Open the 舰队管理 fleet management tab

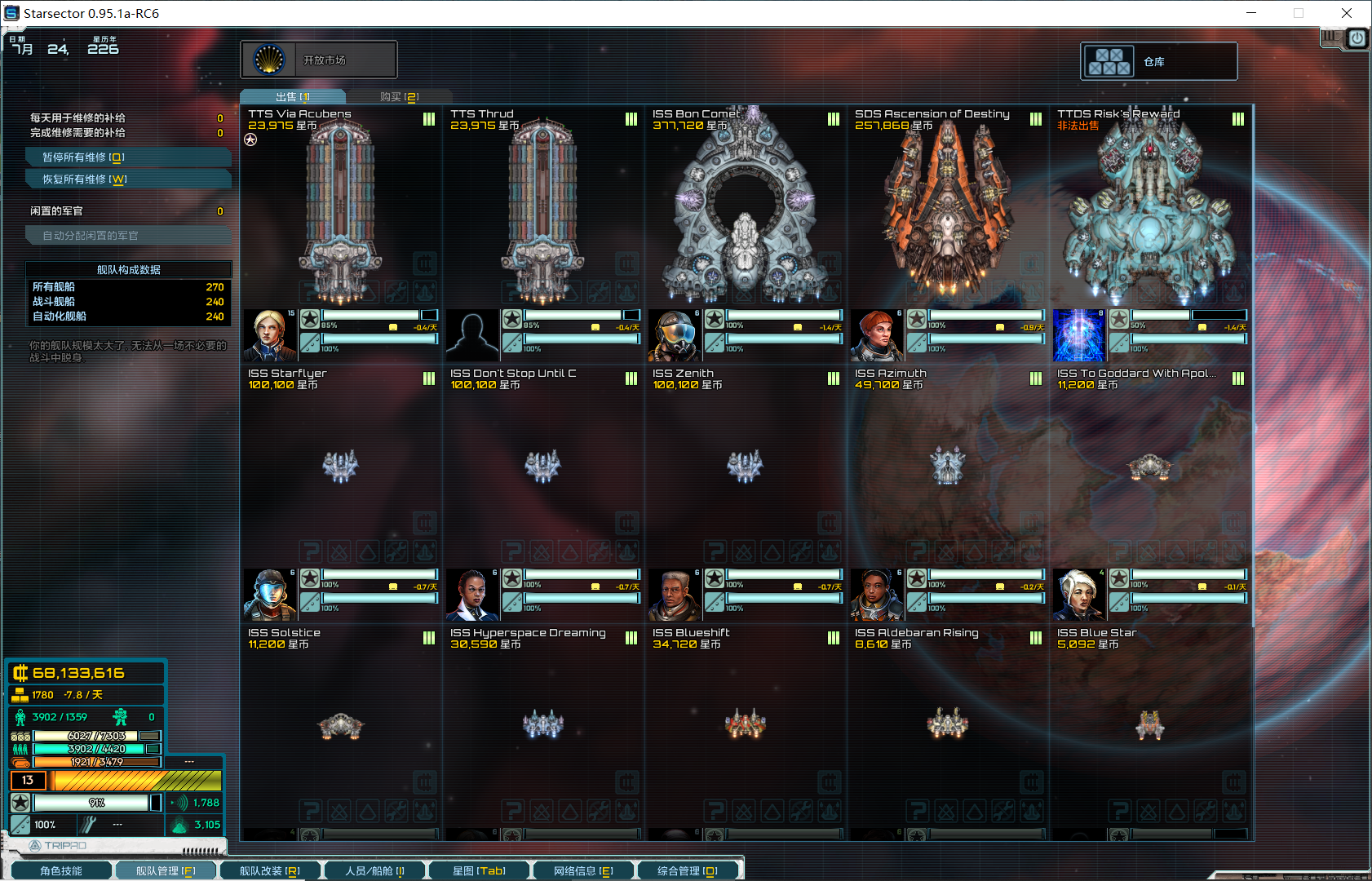[x=166, y=871]
